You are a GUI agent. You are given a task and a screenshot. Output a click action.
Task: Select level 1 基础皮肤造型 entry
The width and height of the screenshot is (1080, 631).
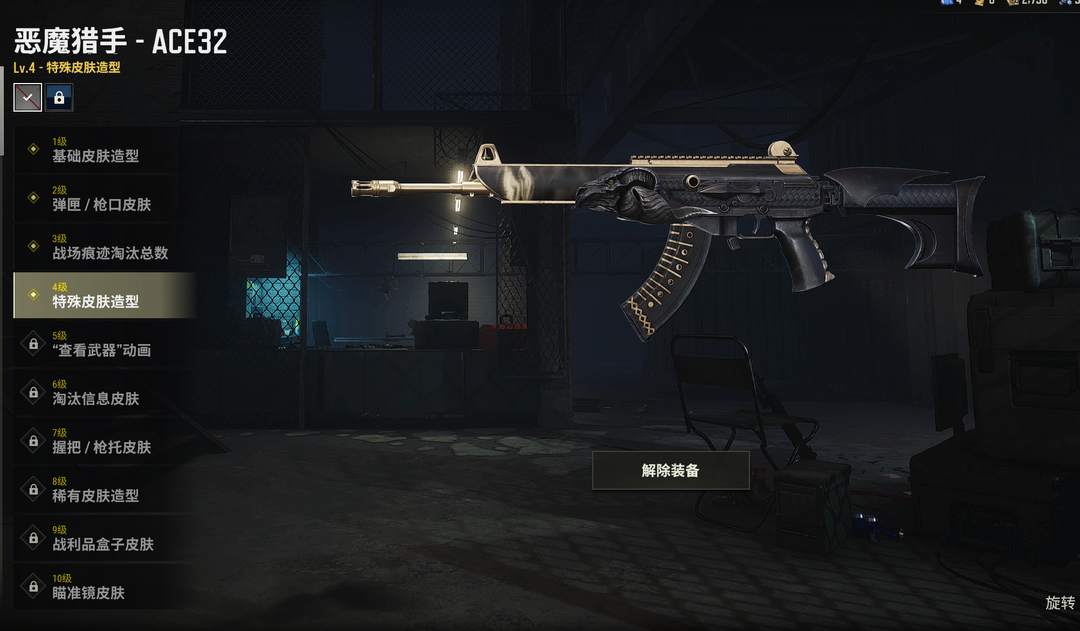pos(98,150)
